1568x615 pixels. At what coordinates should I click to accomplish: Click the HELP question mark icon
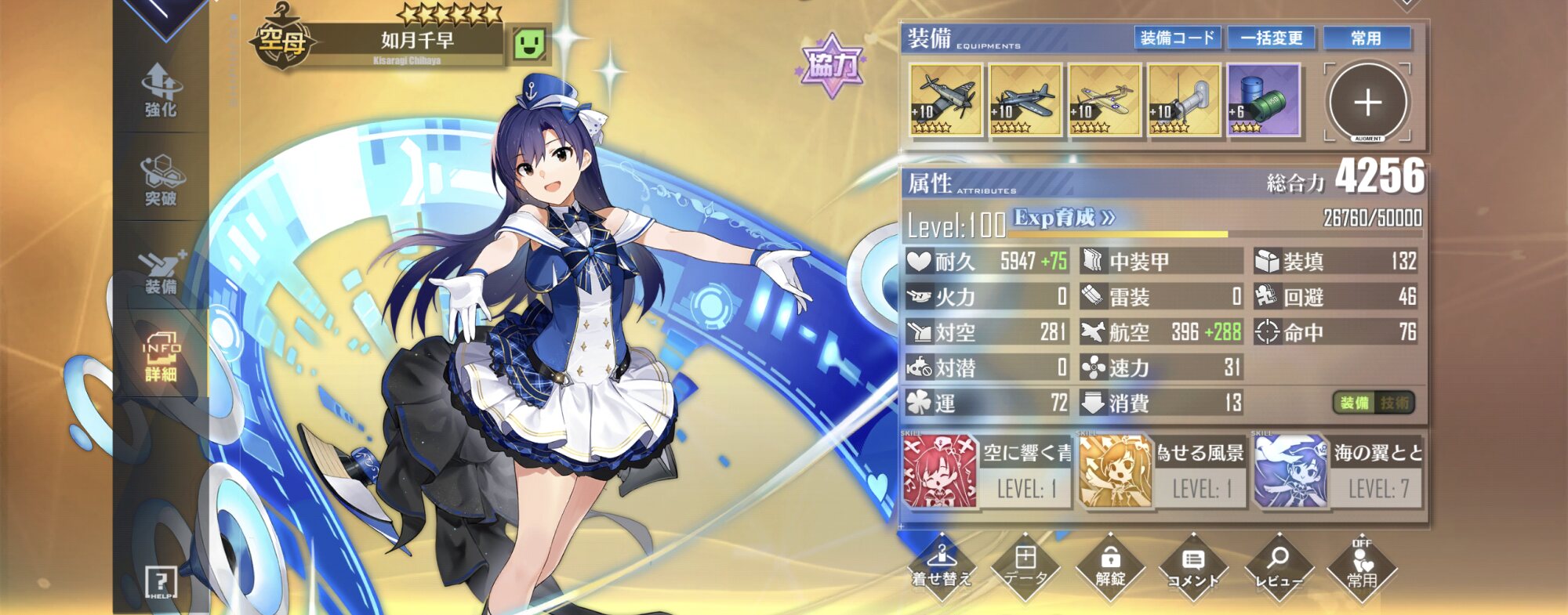point(161,582)
